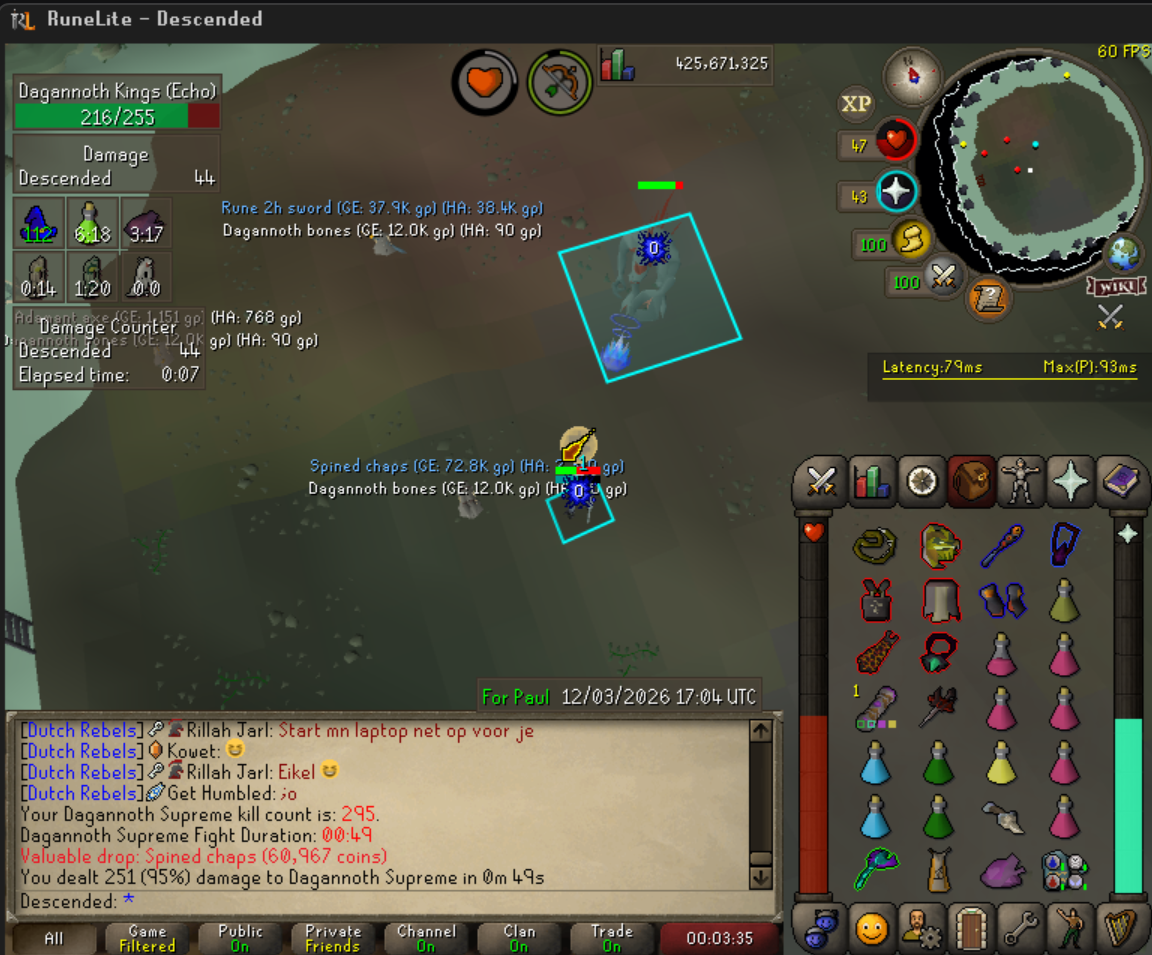1152x955 pixels.
Task: Switch chat to the Game filter tab
Action: [147, 938]
